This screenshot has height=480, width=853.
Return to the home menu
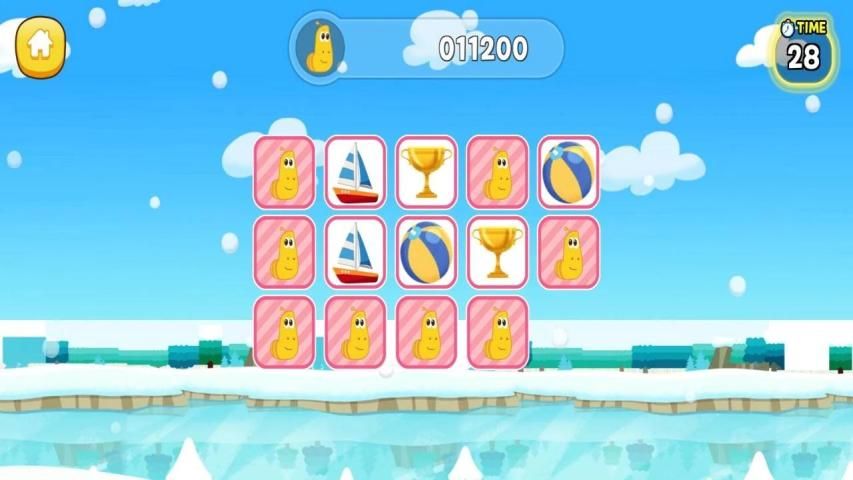40,46
